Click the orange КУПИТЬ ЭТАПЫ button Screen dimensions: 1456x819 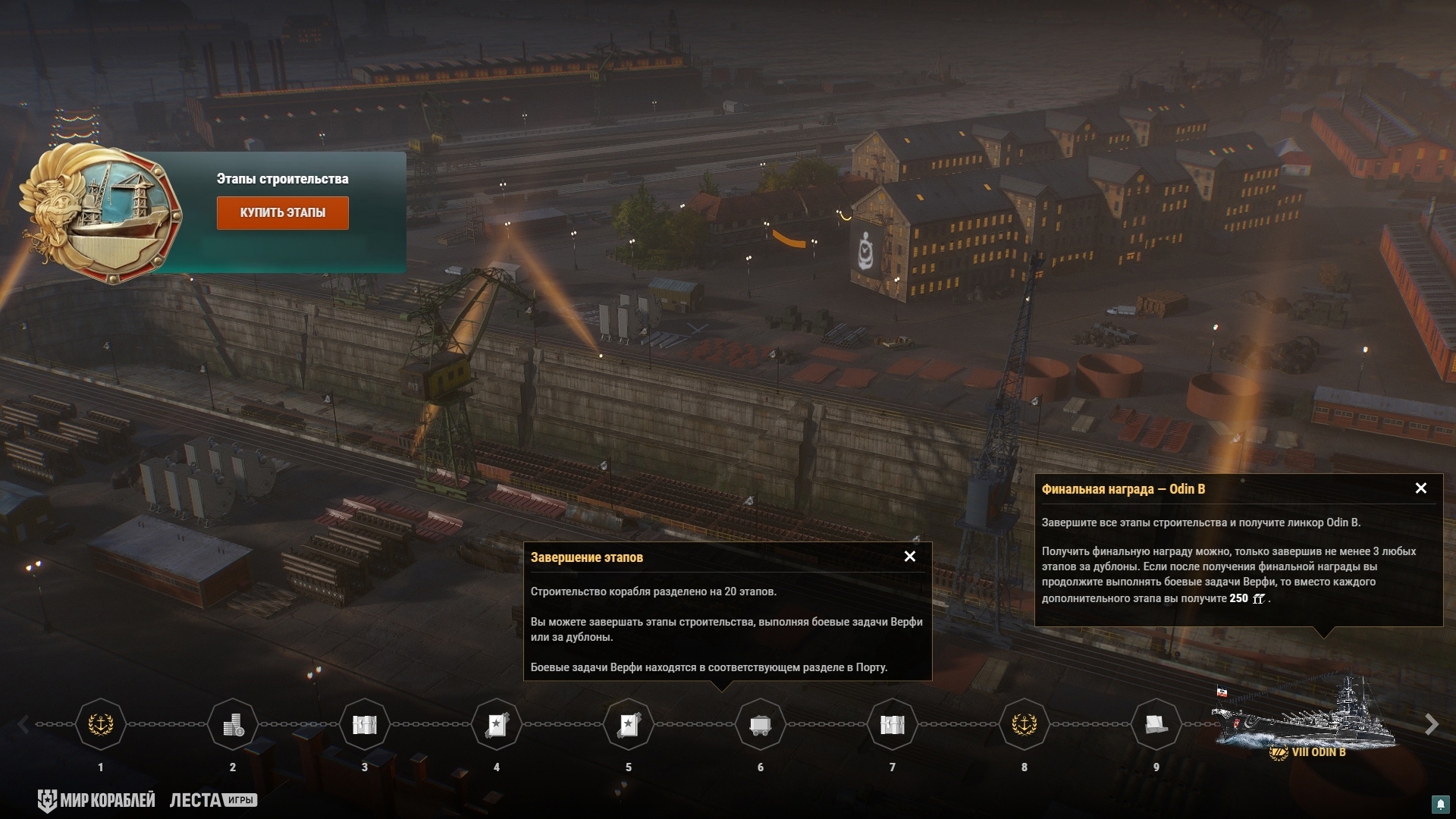tap(282, 213)
